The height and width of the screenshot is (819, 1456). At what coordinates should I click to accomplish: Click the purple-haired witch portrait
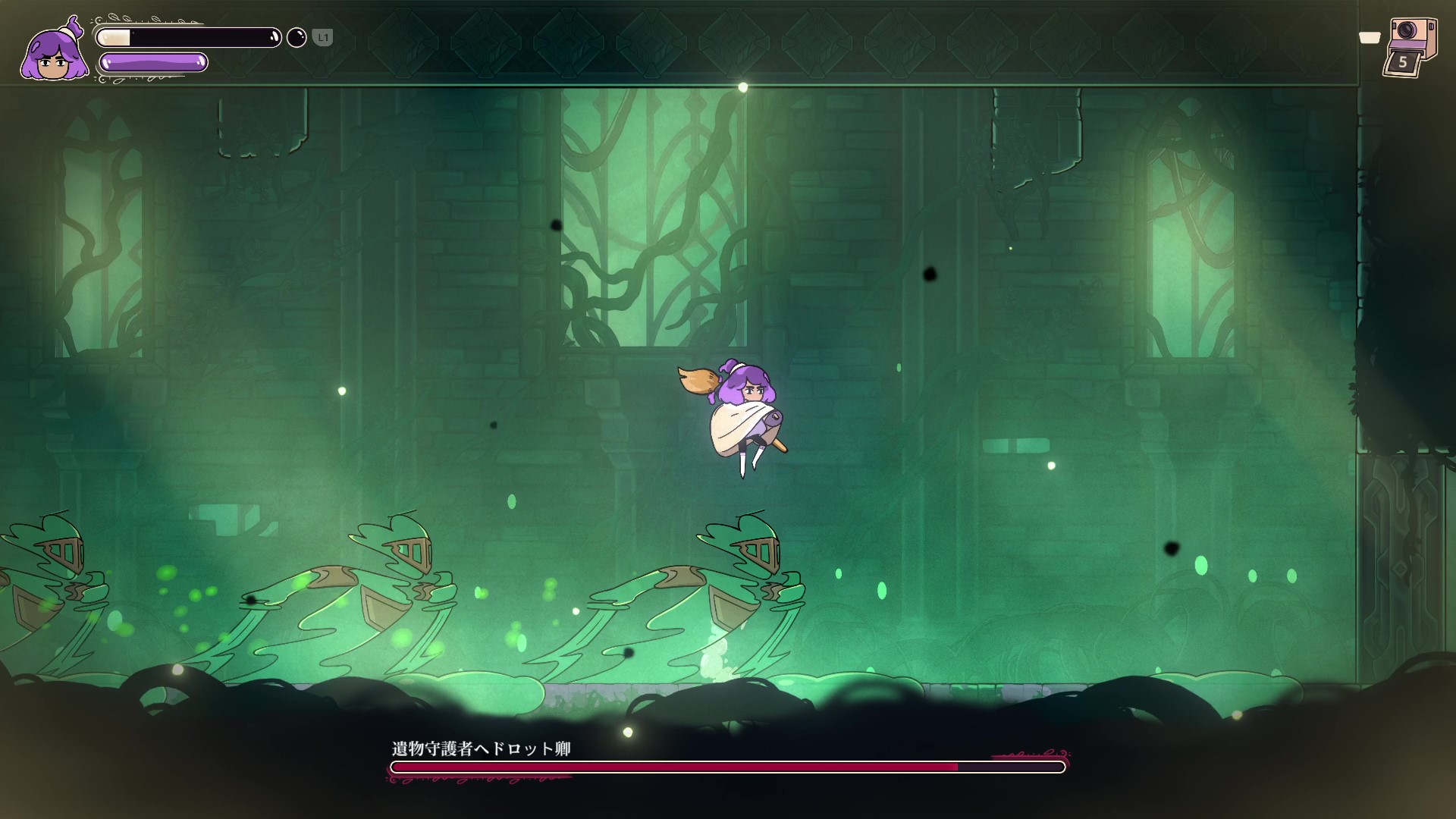click(53, 52)
